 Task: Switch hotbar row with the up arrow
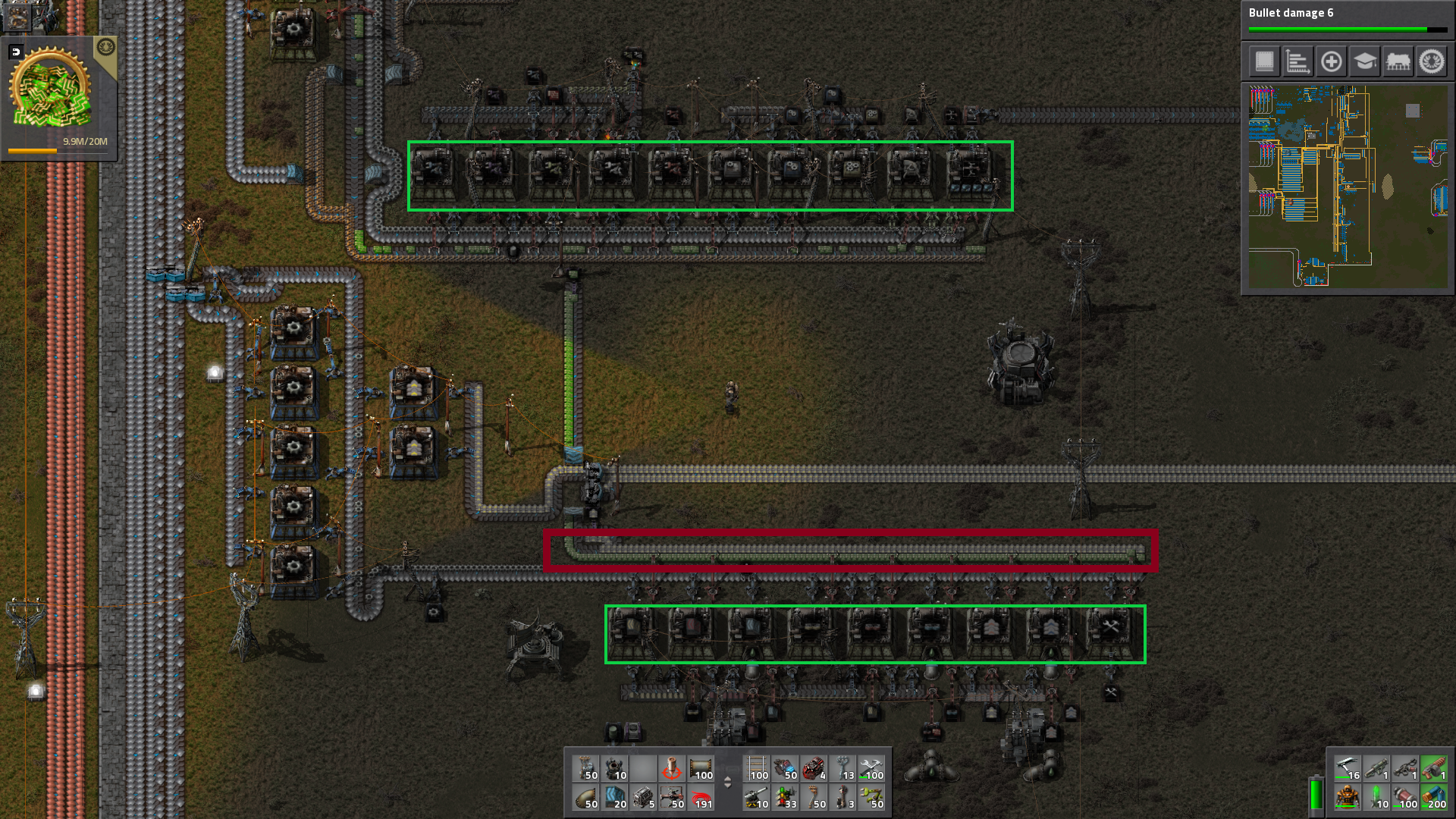[x=727, y=779]
